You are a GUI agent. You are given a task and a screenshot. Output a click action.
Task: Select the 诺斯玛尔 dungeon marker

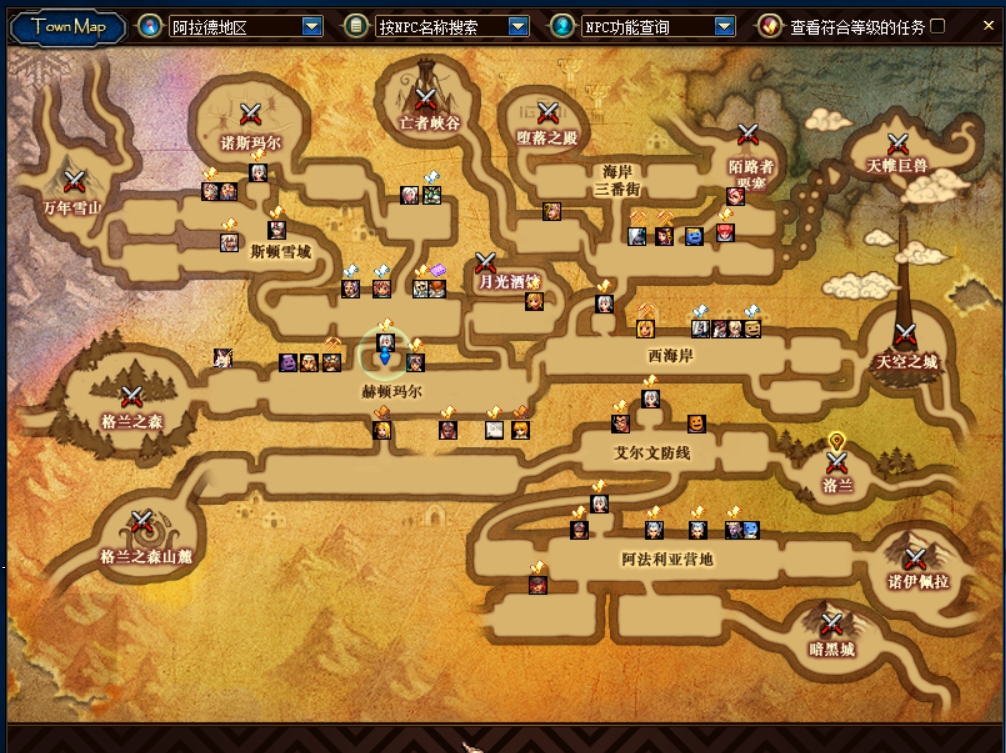point(250,114)
